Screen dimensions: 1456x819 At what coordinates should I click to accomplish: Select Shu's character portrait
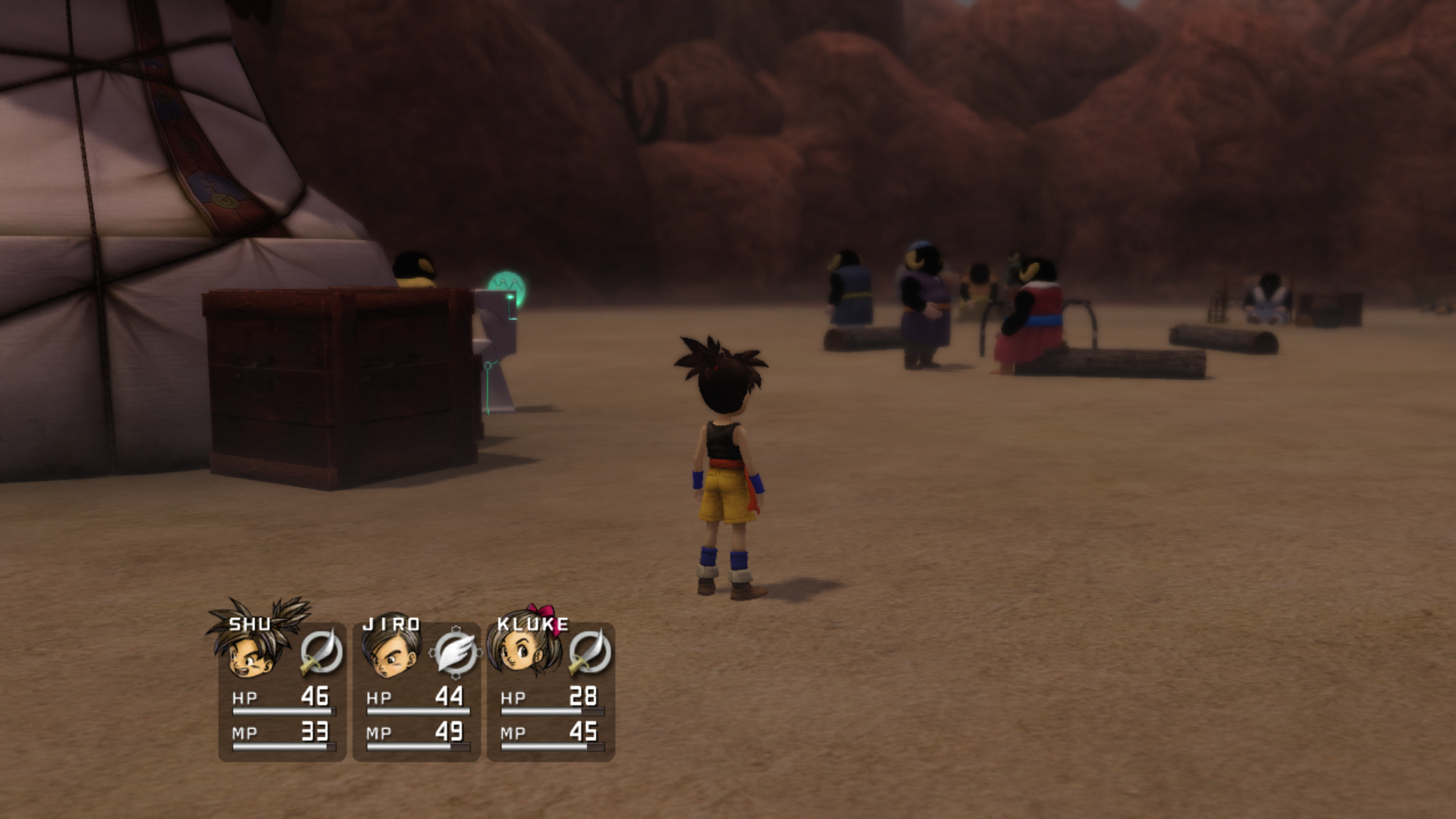point(254,652)
